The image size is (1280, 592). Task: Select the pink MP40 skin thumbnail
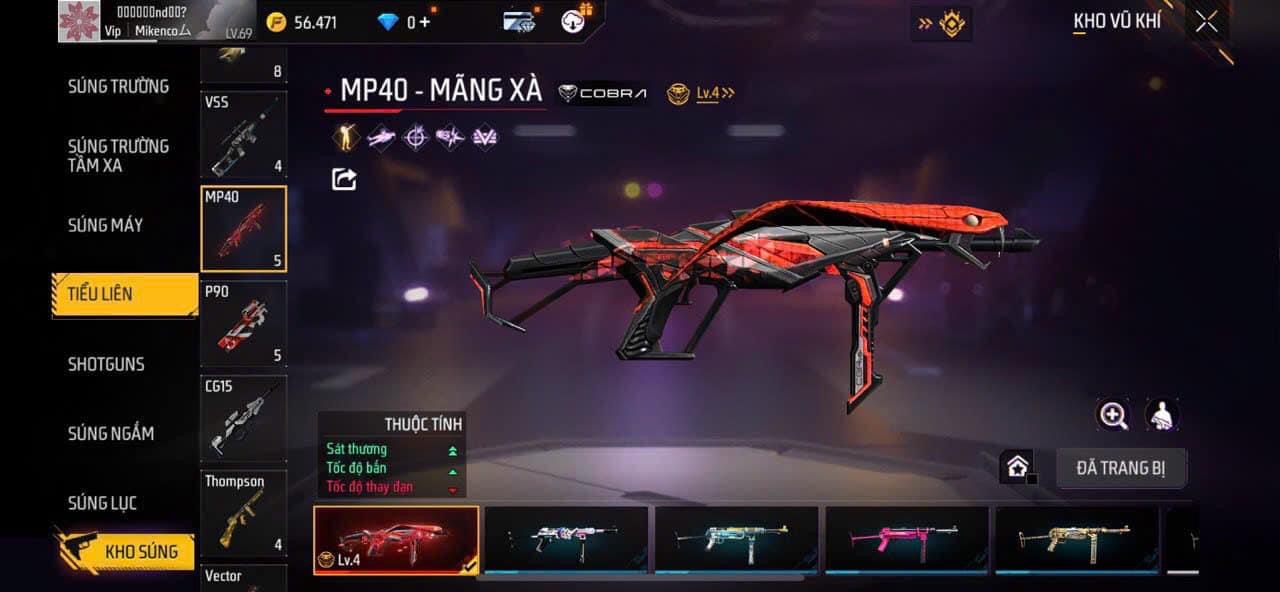(906, 540)
